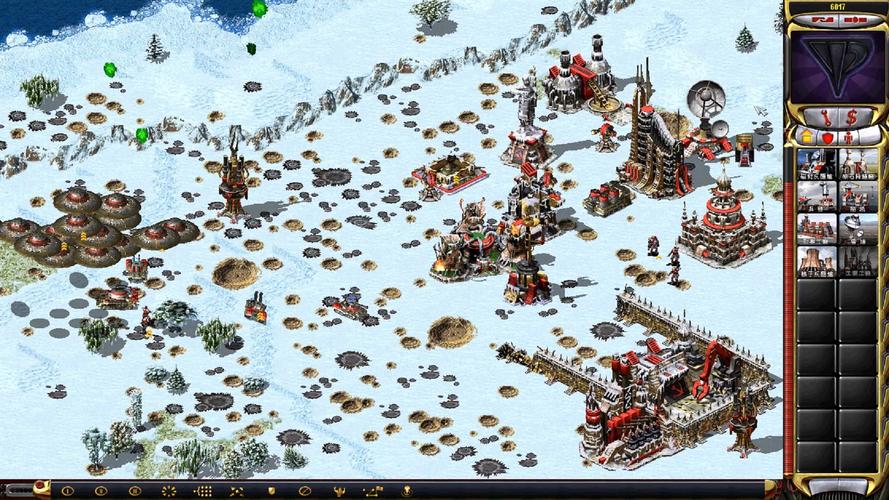The image size is (889, 500).
Task: Click the top-right sidebar button above radar
Action: 853,19
